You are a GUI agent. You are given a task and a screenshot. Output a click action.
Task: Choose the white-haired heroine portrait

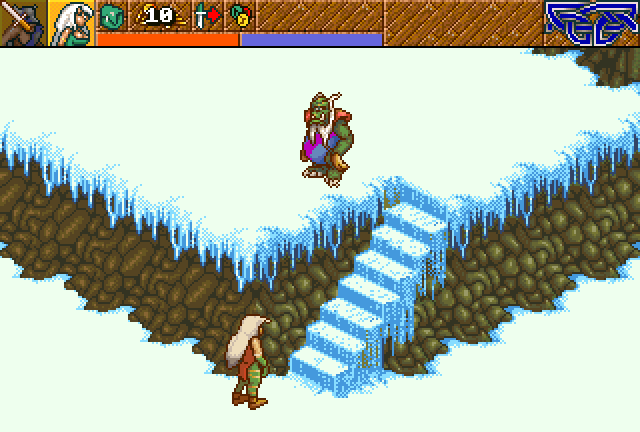[x=72, y=23]
